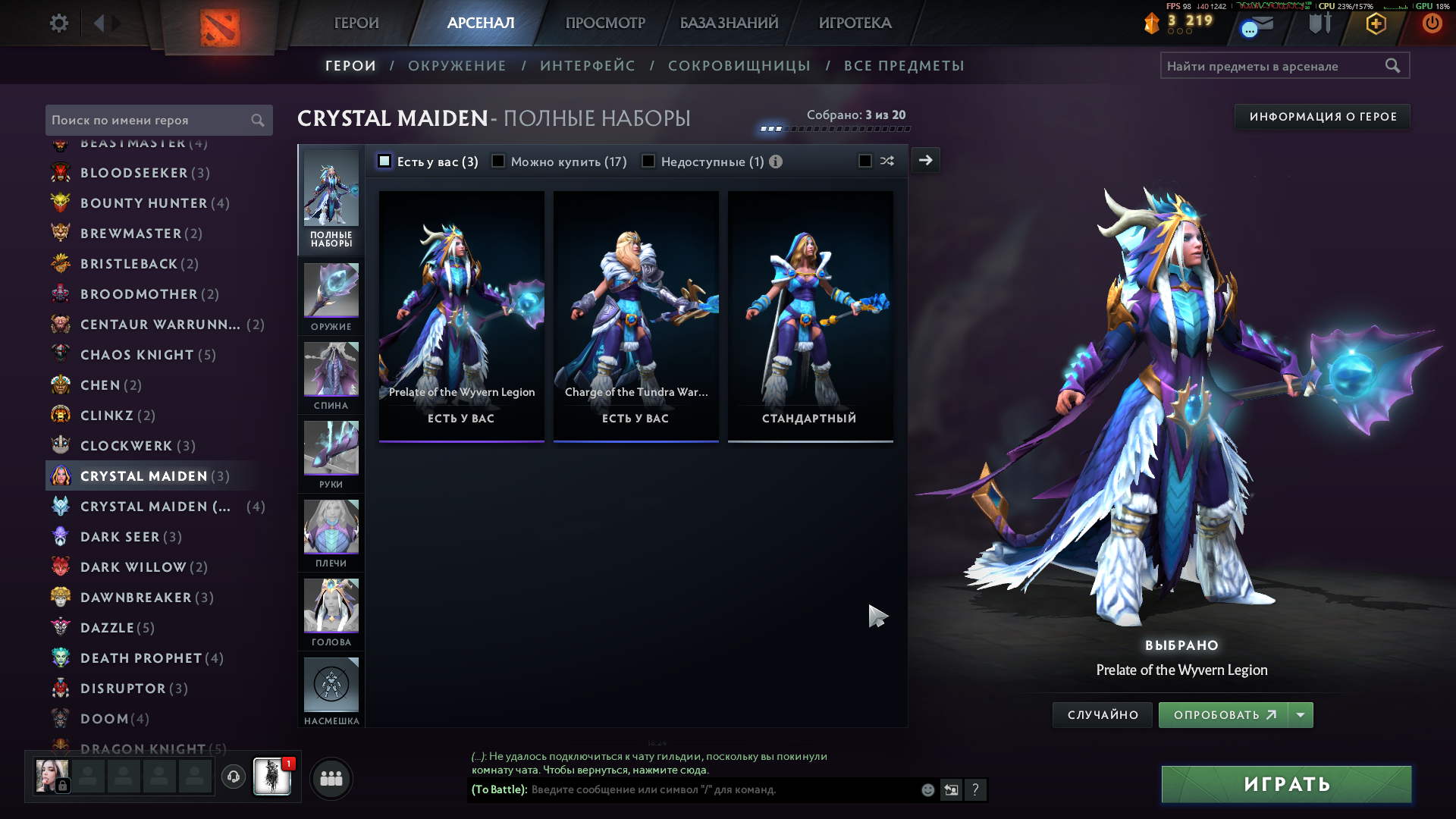This screenshot has height=819, width=1456.
Task: Open the Оружие slot category
Action: pos(331,297)
